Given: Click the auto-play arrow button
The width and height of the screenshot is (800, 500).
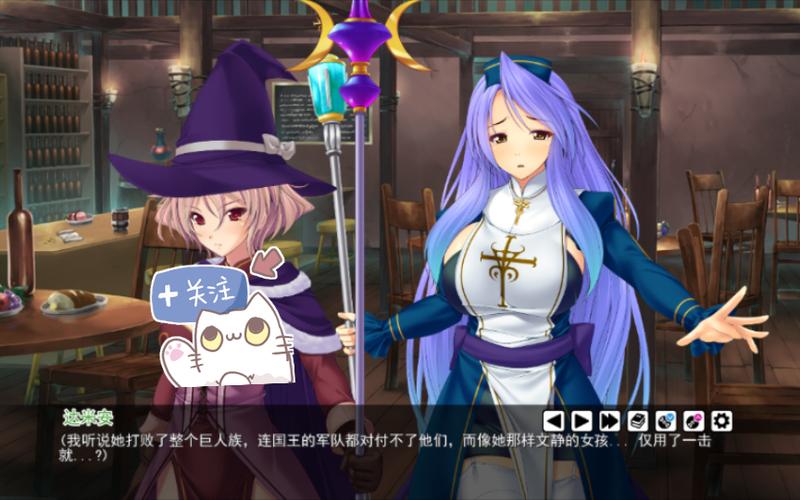Looking at the screenshot, I should [x=581, y=421].
